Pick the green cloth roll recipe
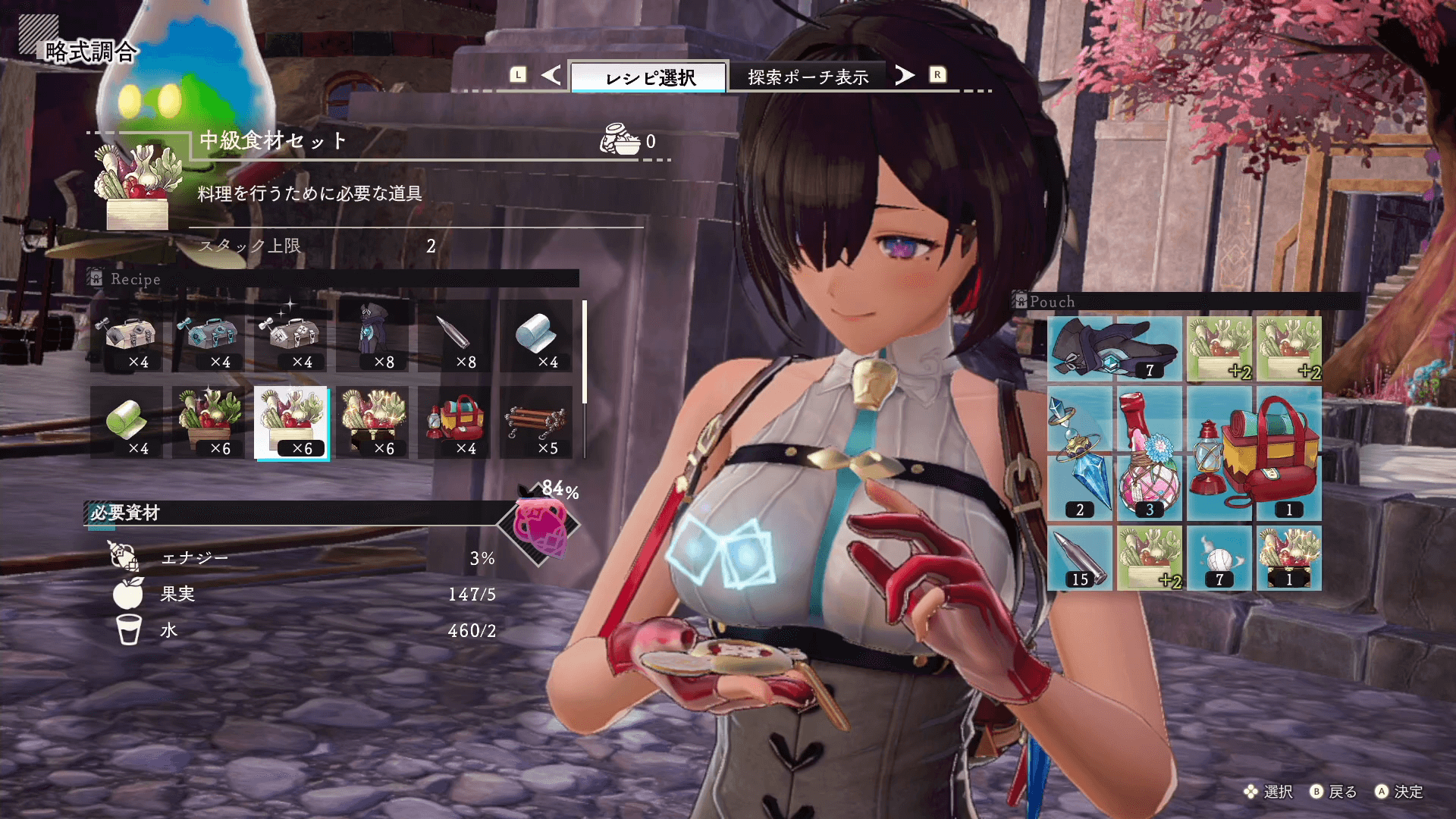 click(x=127, y=422)
